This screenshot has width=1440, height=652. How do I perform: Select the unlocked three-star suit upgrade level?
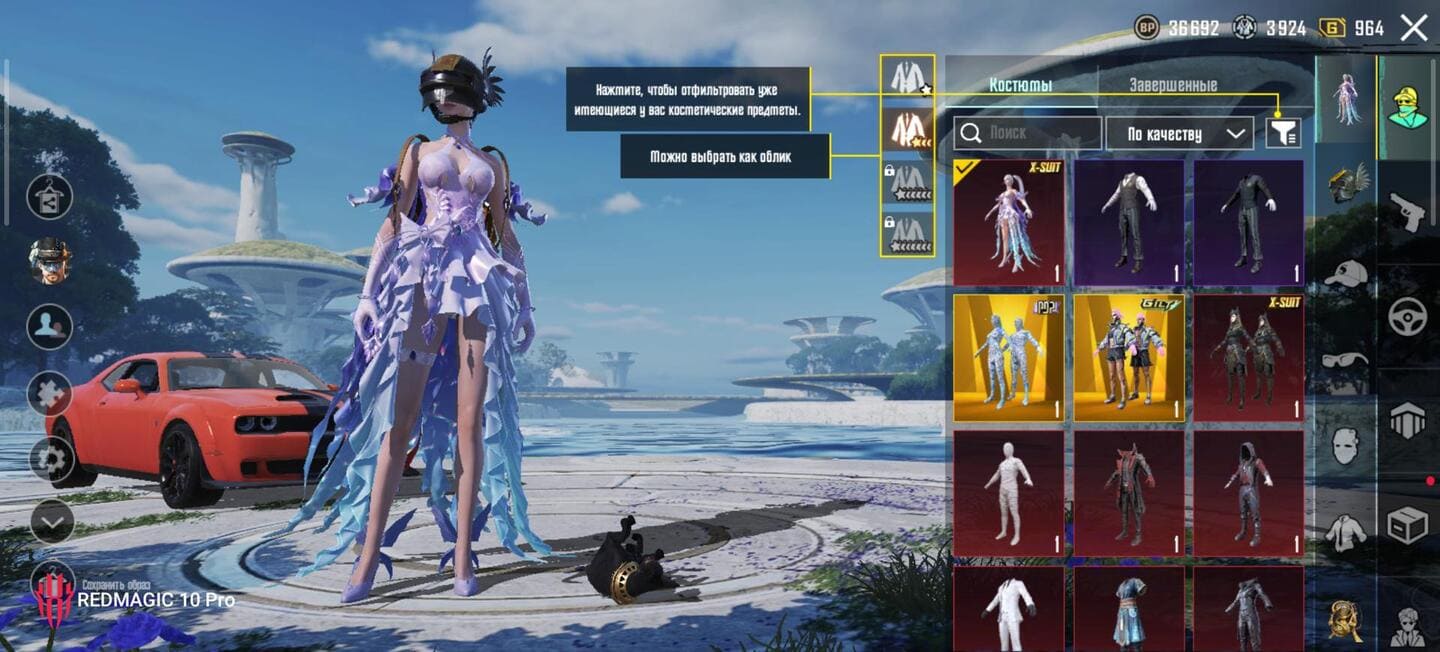[x=907, y=129]
